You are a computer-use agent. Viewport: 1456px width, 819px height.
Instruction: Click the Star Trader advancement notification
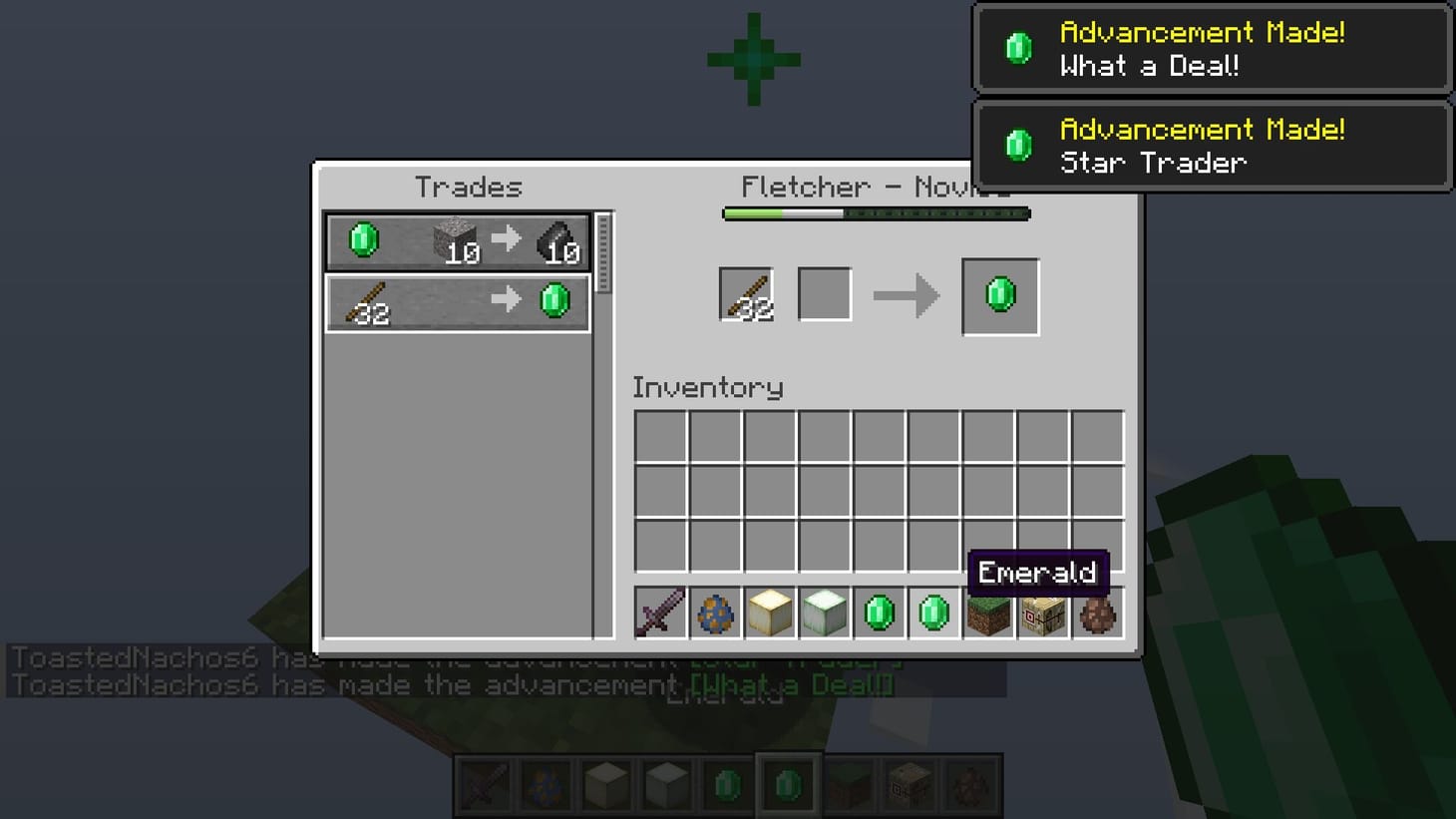point(1212,146)
